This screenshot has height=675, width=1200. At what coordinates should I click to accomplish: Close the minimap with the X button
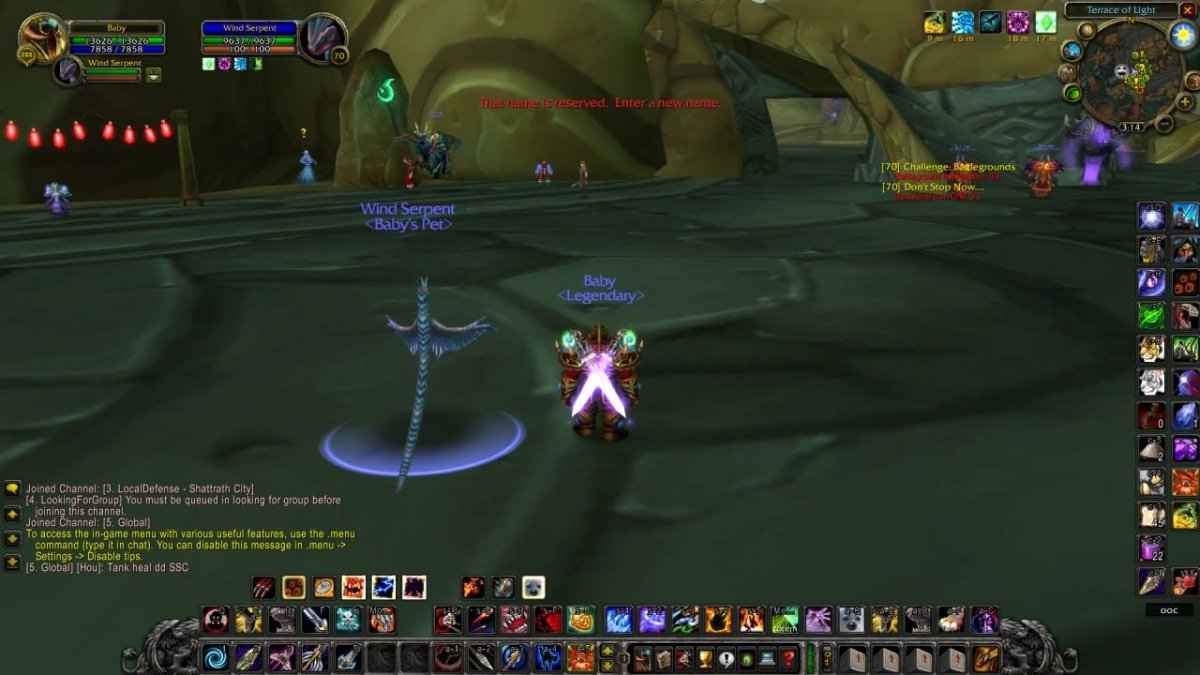1187,10
